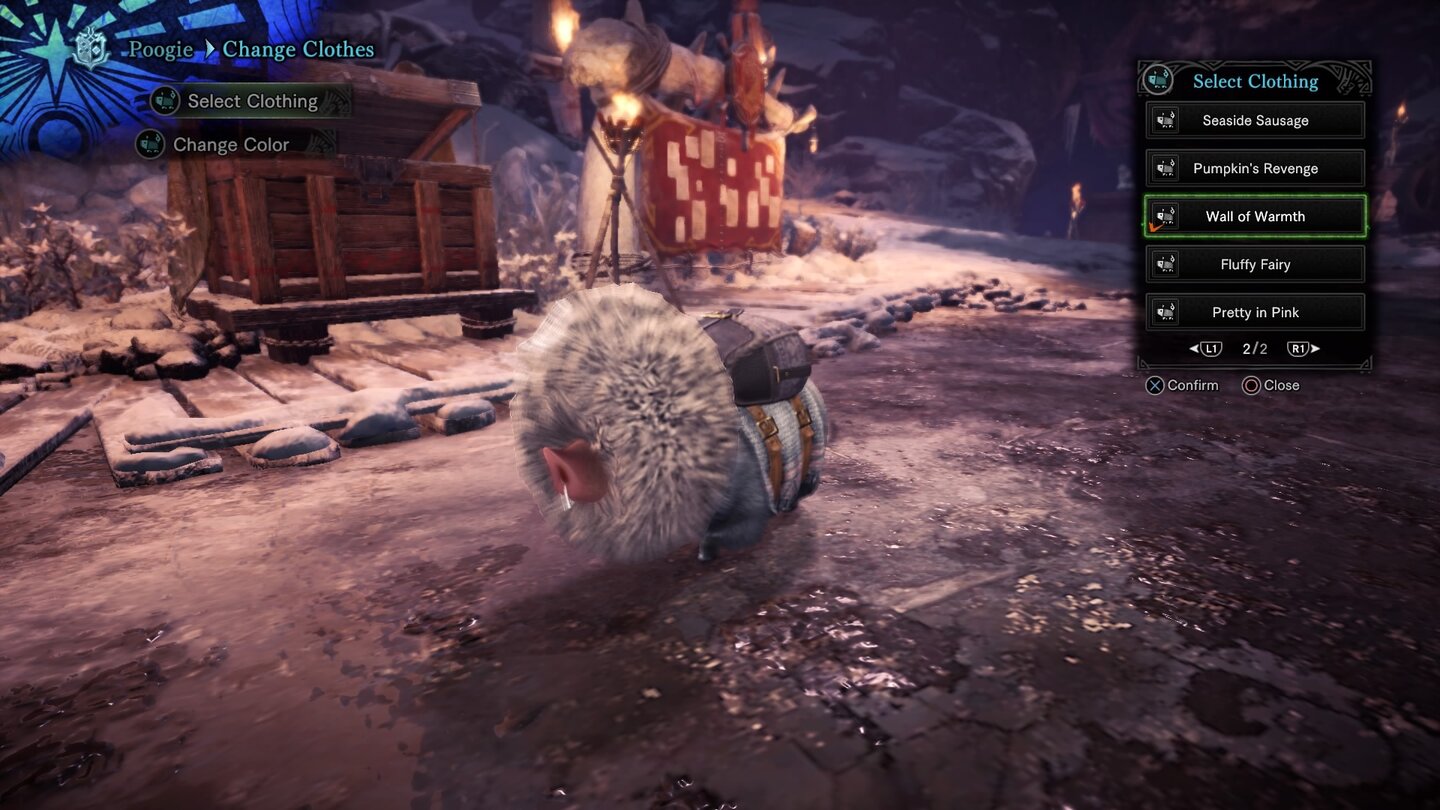1440x810 pixels.
Task: Equip the Pretty in Pink costume
Action: tap(1254, 312)
